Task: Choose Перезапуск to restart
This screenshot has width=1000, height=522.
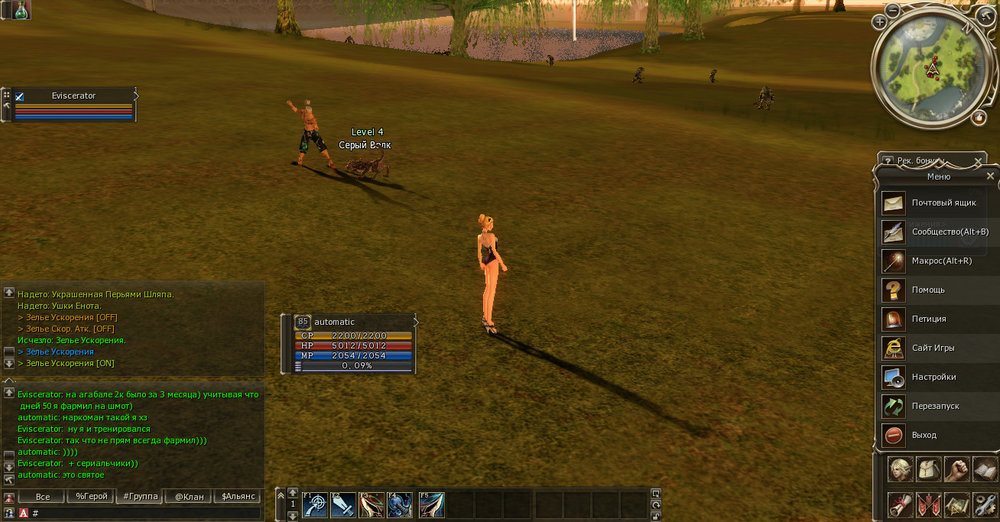Action: (x=935, y=406)
